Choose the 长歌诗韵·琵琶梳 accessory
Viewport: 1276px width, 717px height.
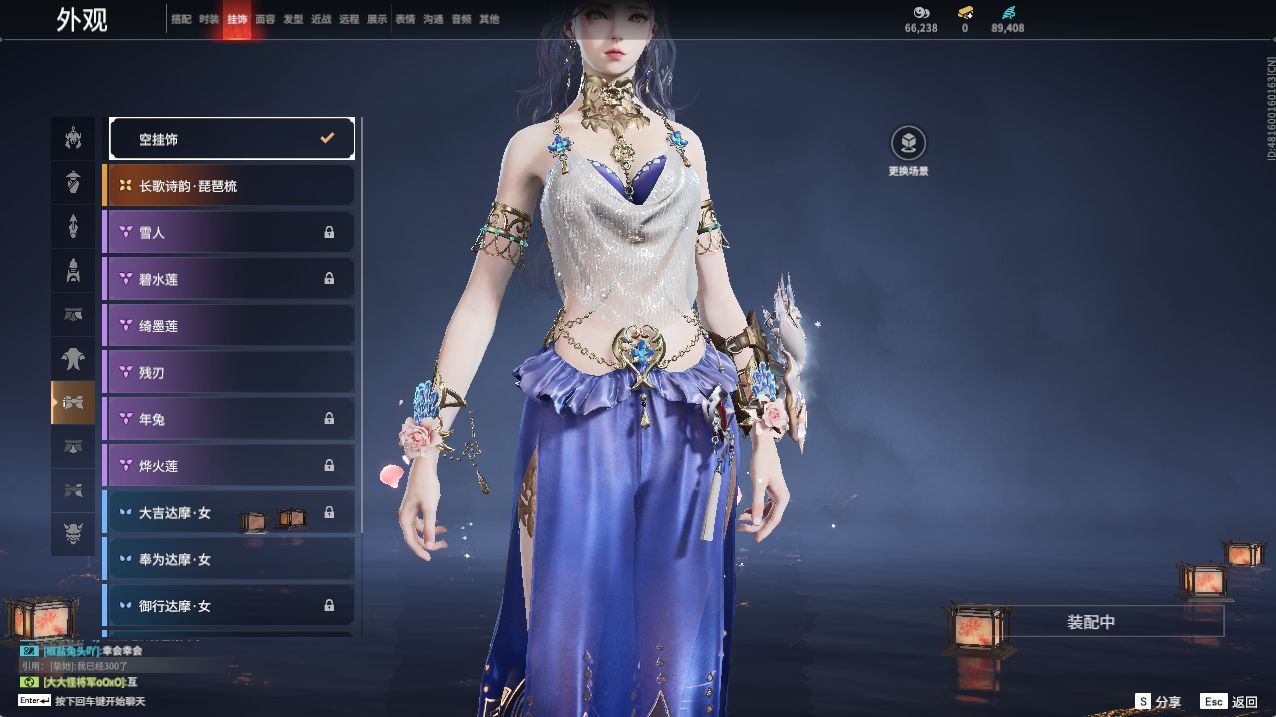point(229,186)
